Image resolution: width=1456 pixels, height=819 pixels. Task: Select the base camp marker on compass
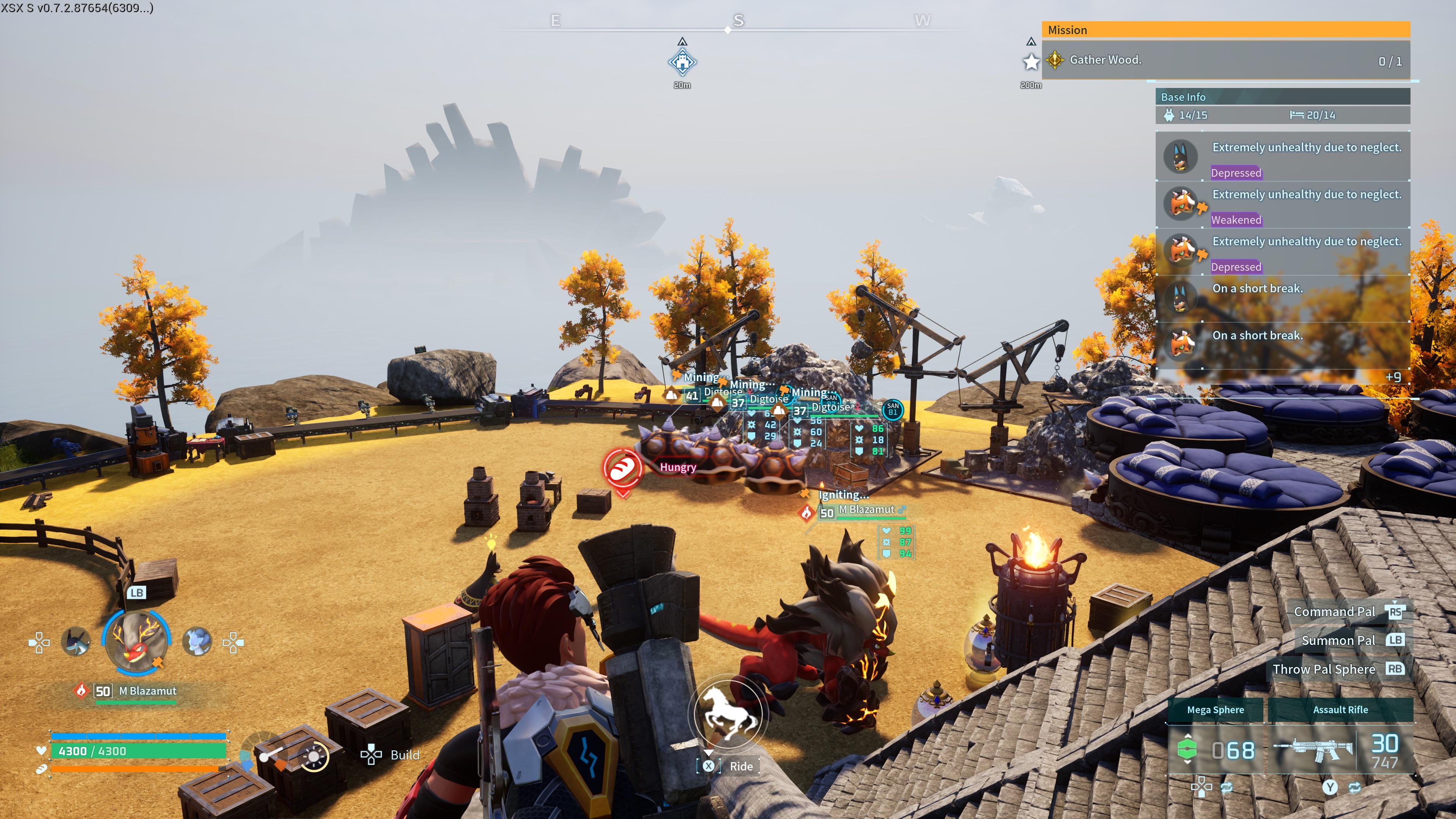click(682, 62)
